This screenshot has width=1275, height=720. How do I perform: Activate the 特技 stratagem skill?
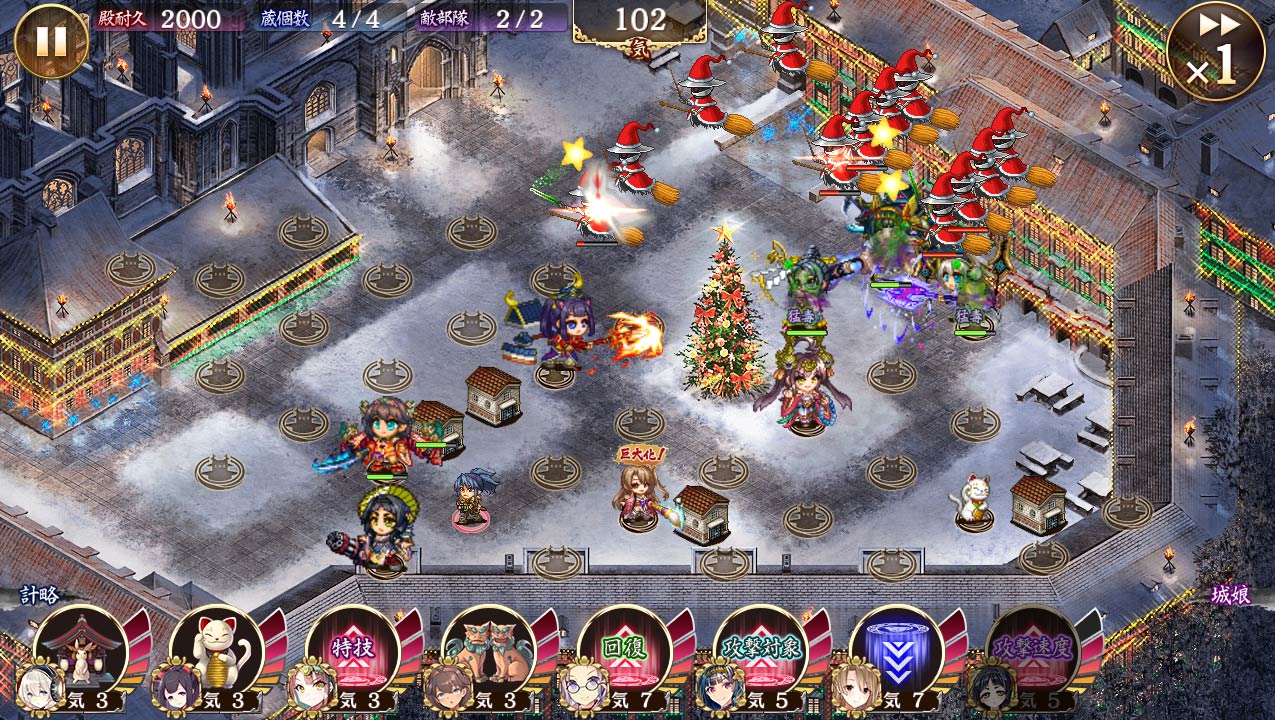tap(352, 650)
